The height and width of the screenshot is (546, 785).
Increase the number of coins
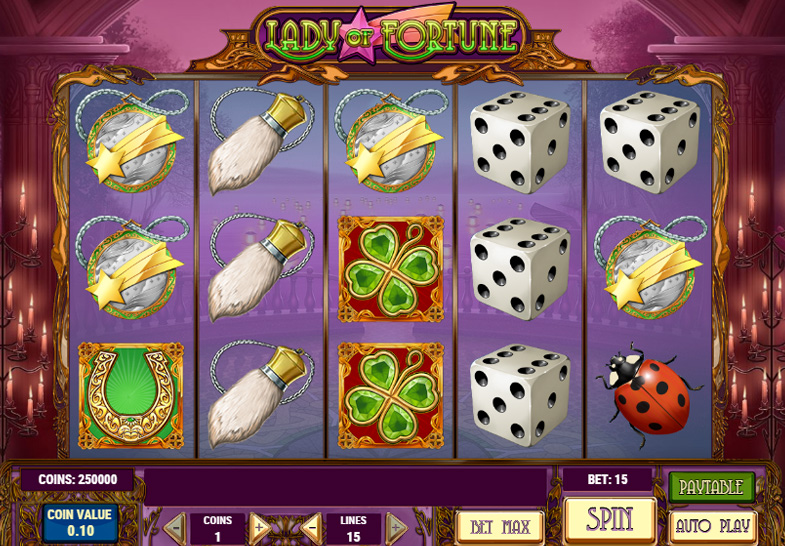coord(259,526)
